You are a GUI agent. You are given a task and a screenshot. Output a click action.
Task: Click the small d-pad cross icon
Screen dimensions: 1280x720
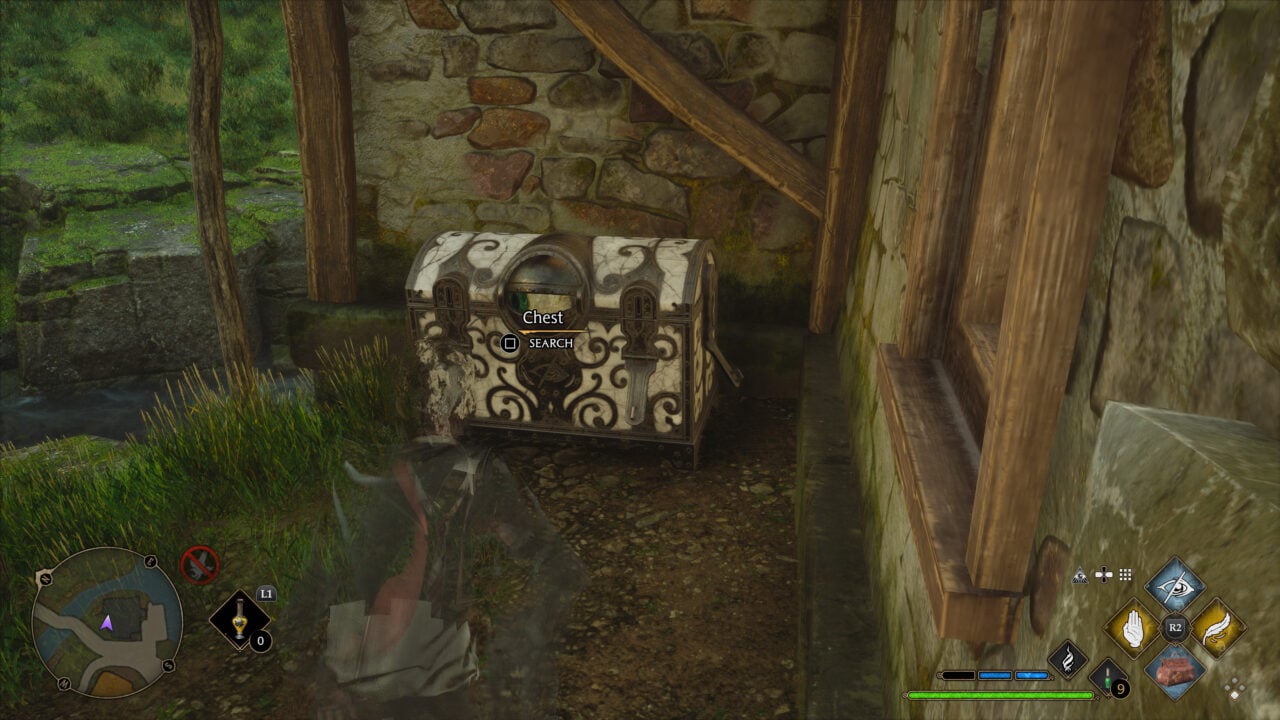1103,575
